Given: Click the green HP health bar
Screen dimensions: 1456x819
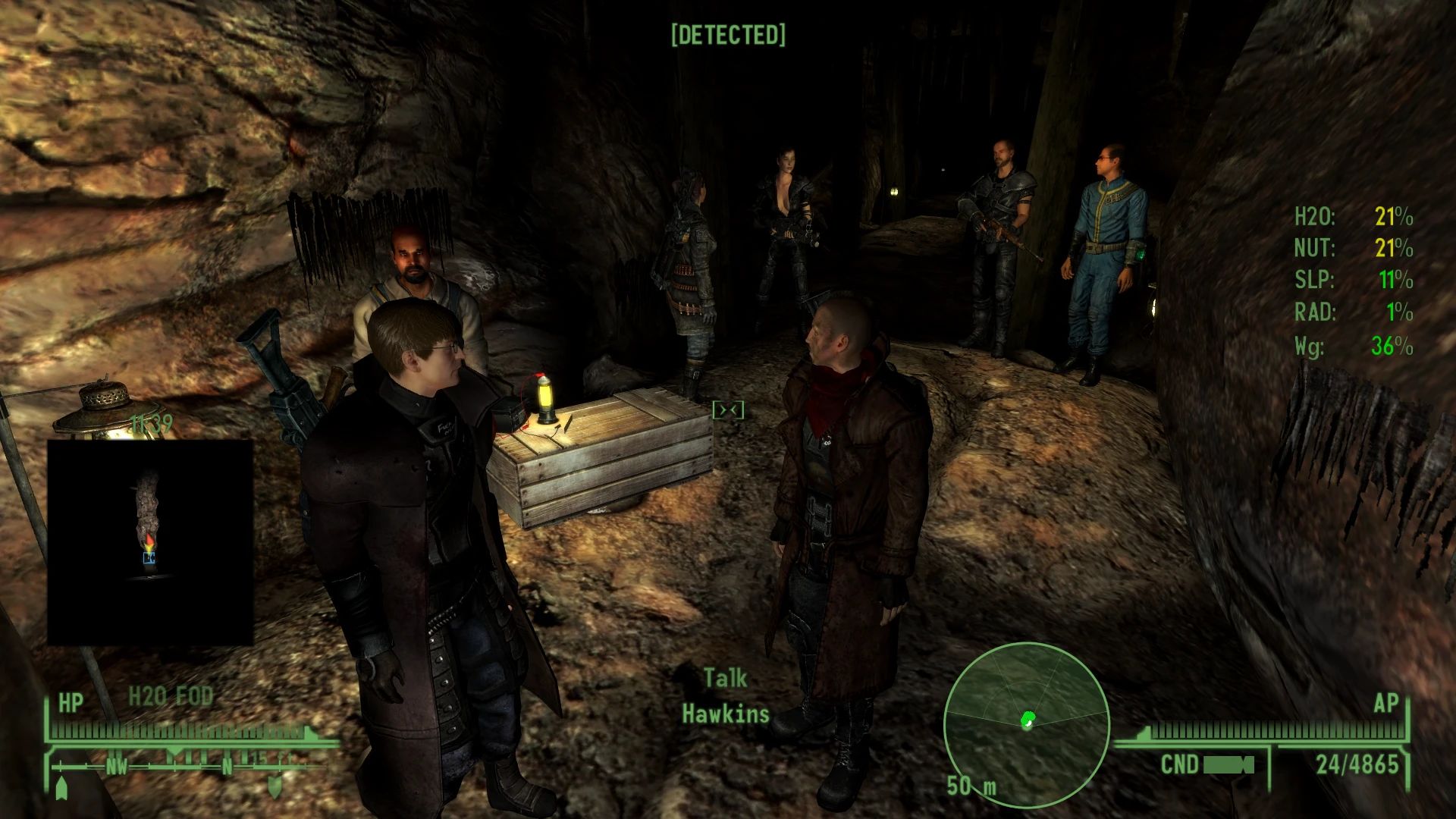Looking at the screenshot, I should pos(182,732).
